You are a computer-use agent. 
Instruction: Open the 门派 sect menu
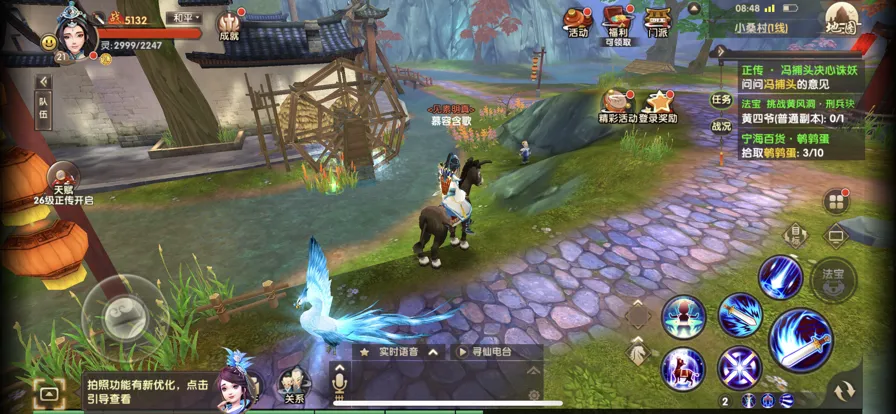tap(657, 22)
